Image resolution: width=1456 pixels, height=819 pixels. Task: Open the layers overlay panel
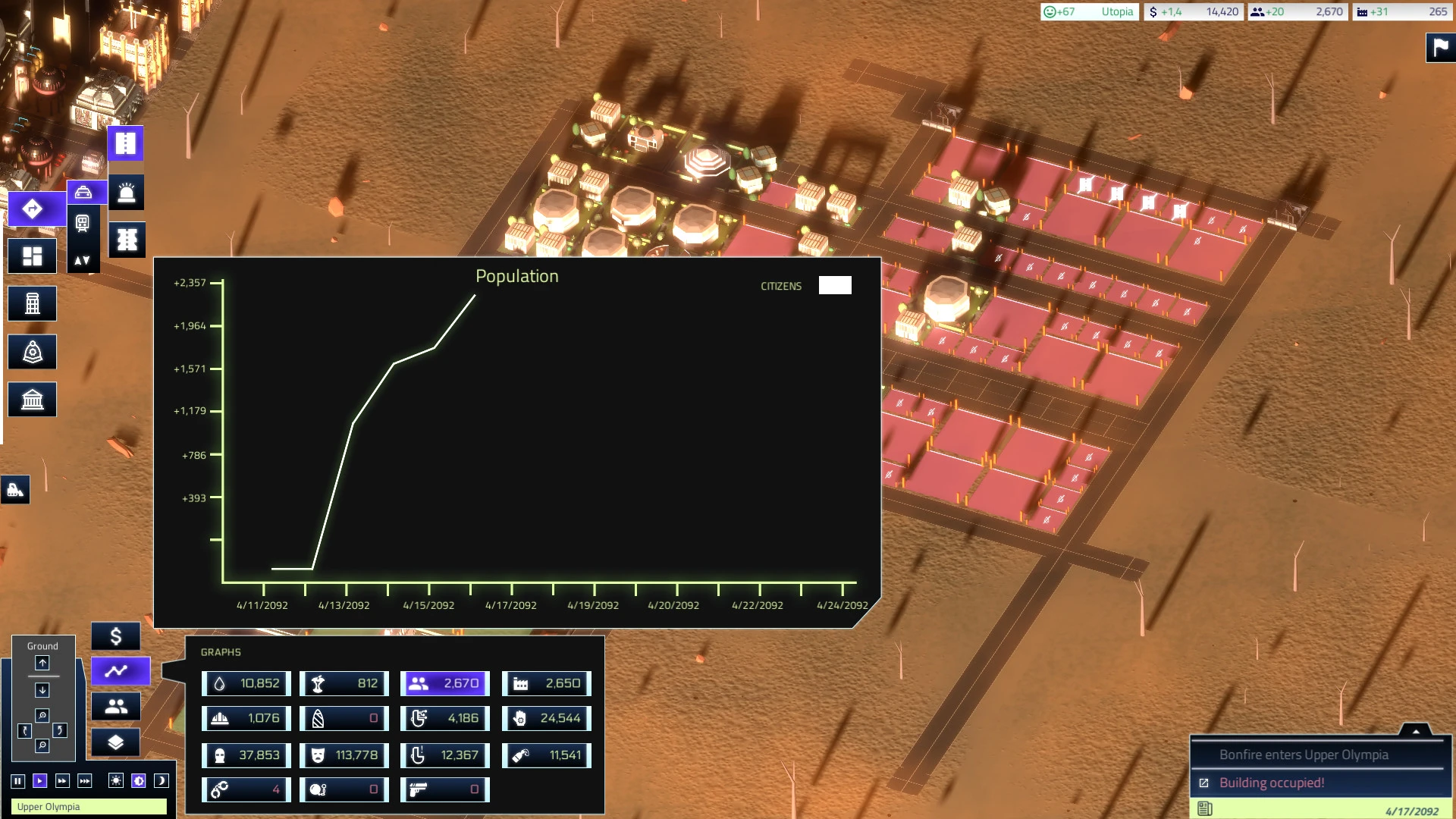(x=115, y=742)
